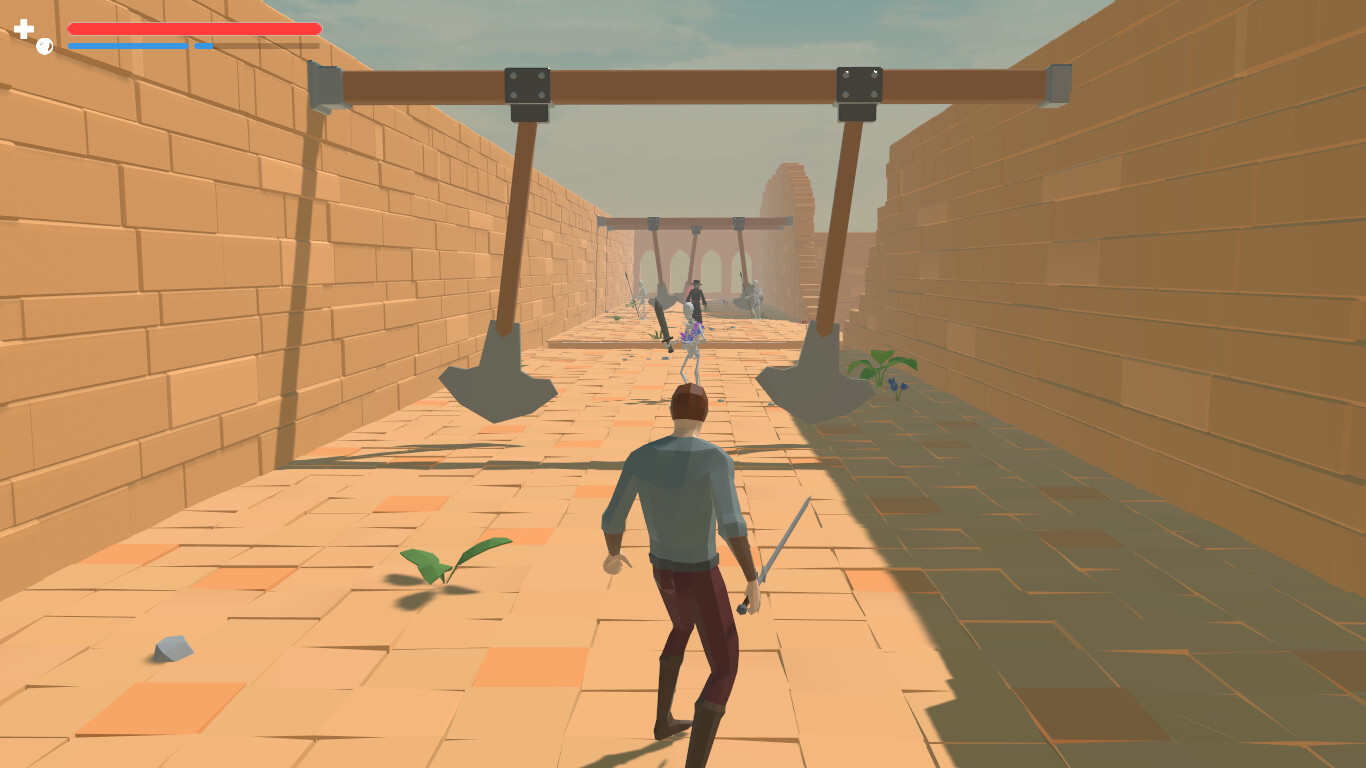Click the giant sword held by the skeleton
This screenshot has width=1366, height=768.
click(662, 320)
